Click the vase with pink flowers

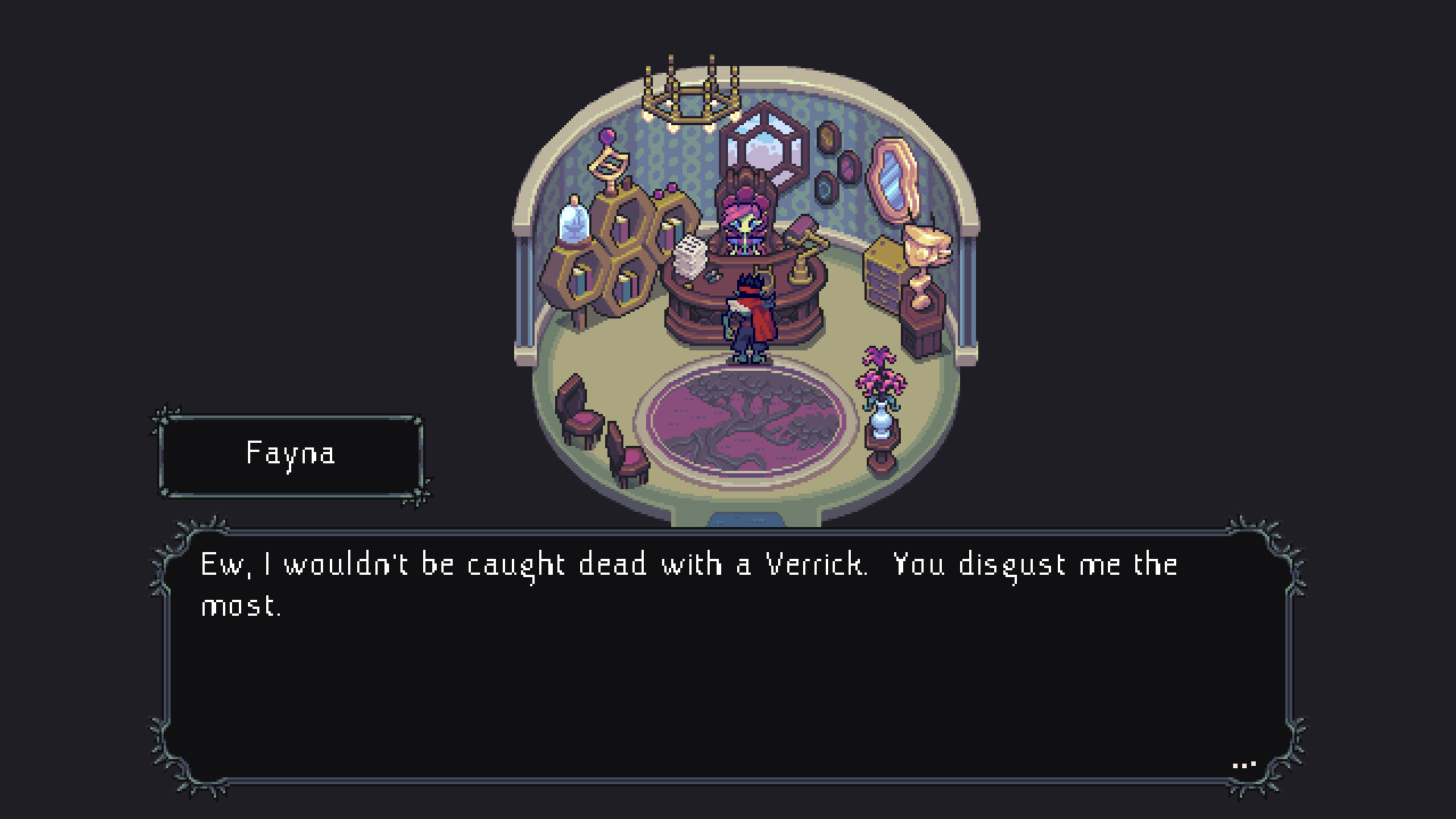pyautogui.click(x=880, y=413)
